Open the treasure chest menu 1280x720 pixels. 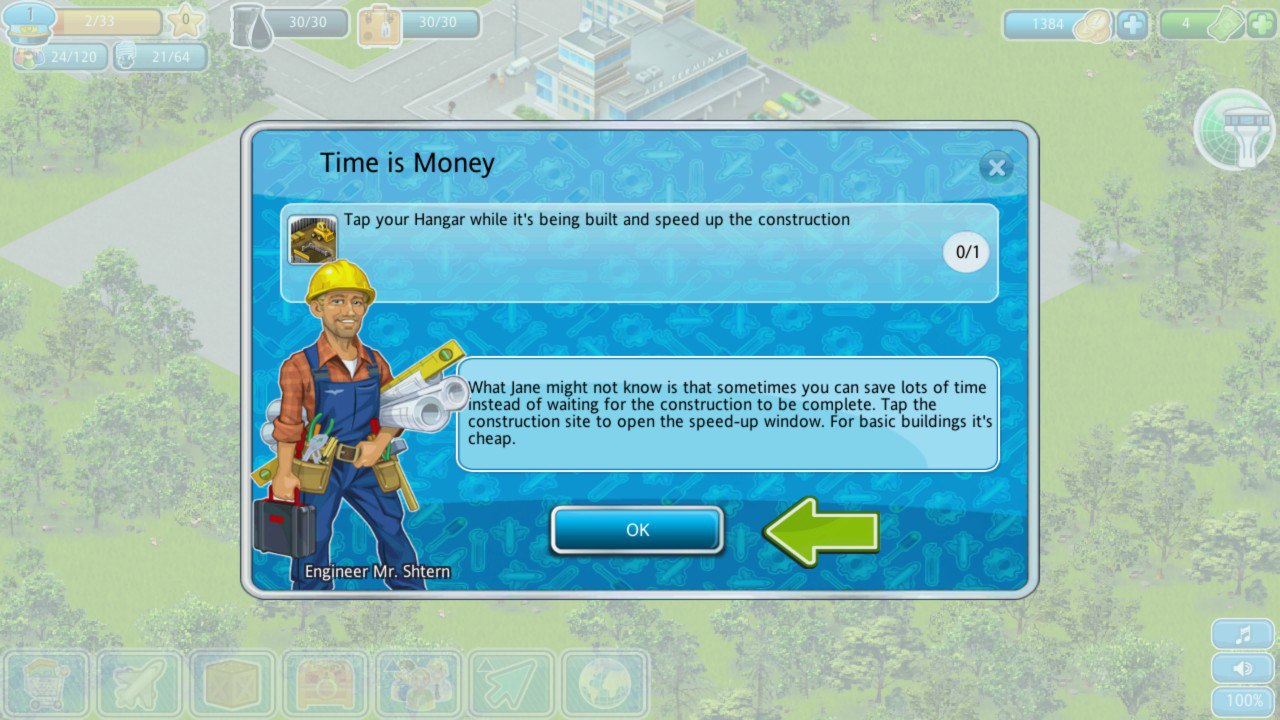[x=325, y=686]
